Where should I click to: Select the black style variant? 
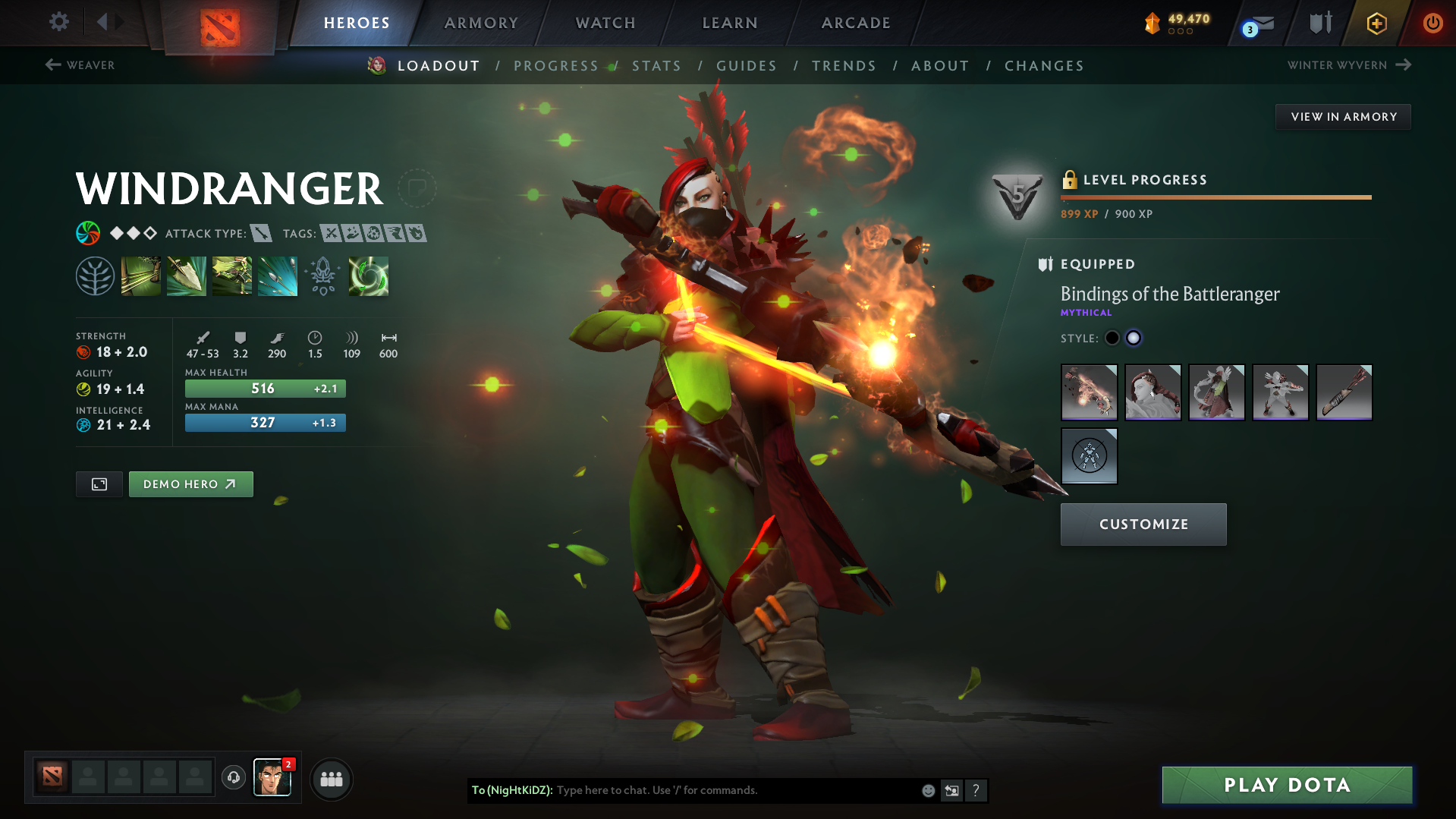(x=1112, y=338)
